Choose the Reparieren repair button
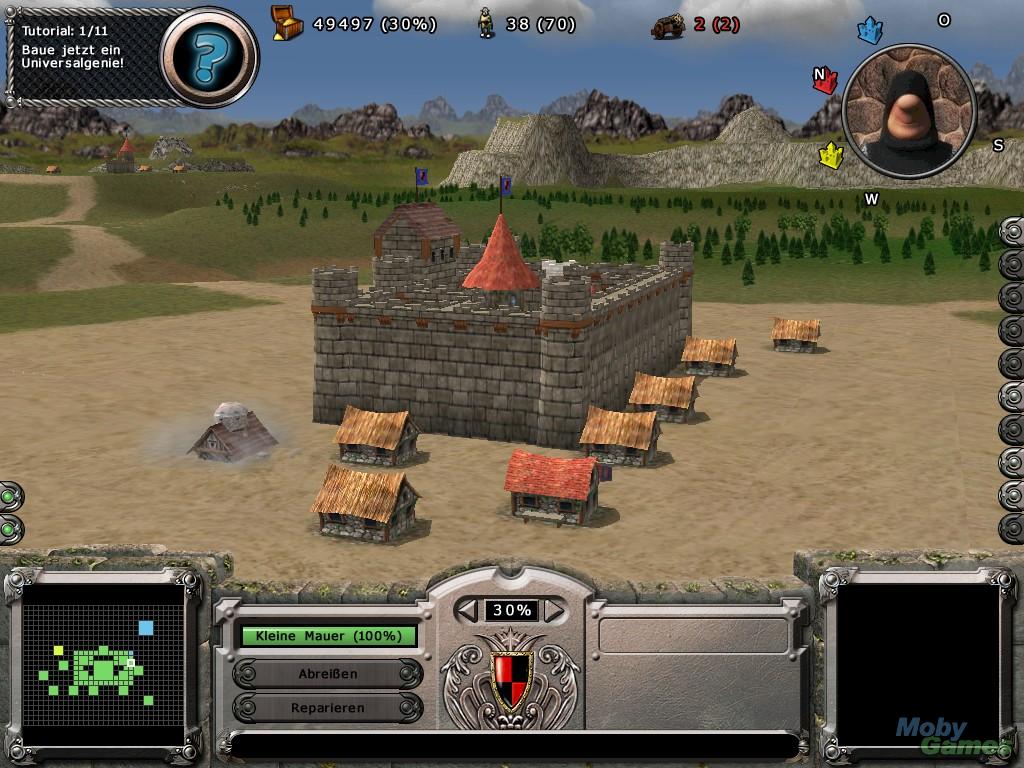 click(328, 708)
